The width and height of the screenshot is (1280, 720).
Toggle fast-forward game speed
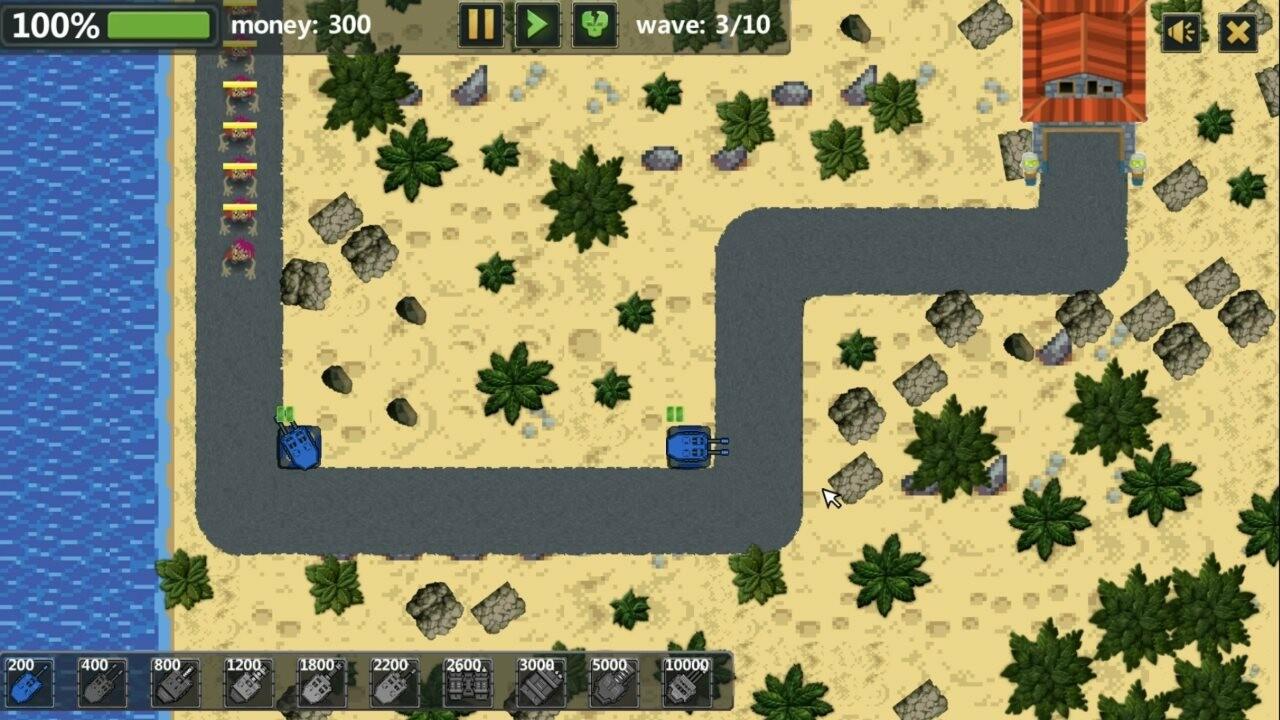point(536,27)
